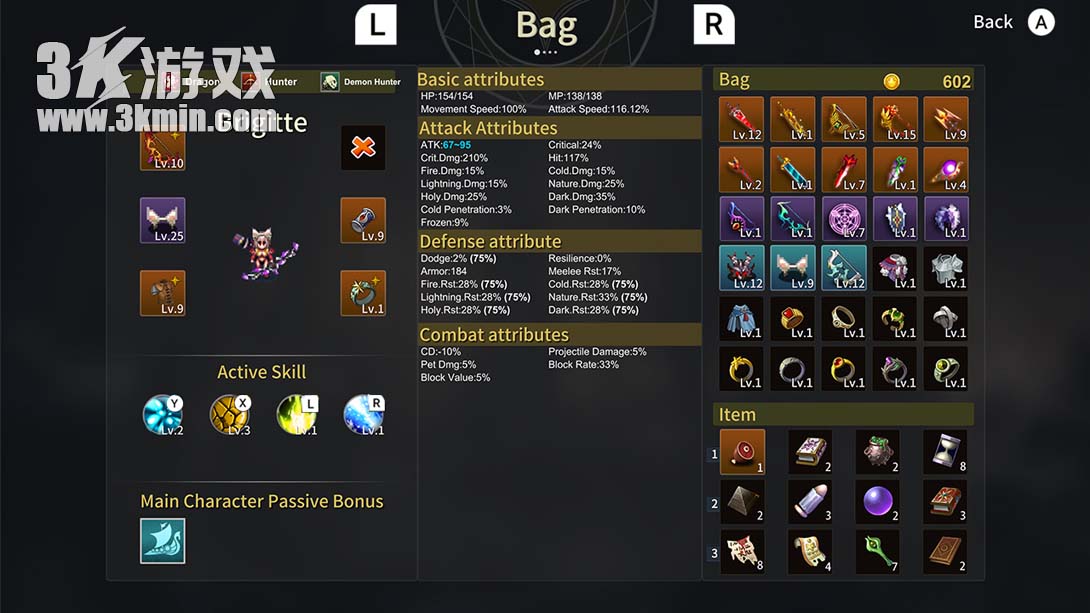Screen dimensions: 1090x613
Task: Select the Lv.9 cat ears in bag
Action: click(792, 268)
